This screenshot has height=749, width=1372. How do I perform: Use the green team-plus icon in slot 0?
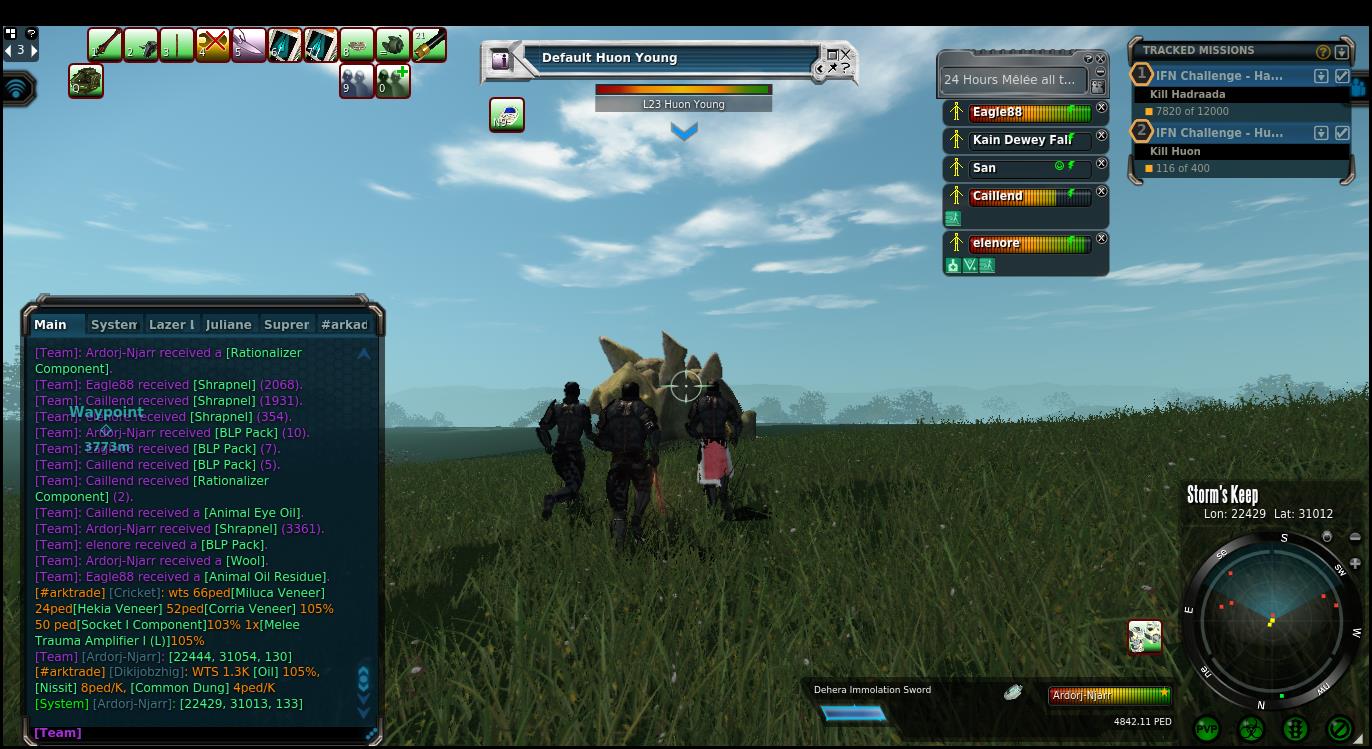tap(393, 81)
